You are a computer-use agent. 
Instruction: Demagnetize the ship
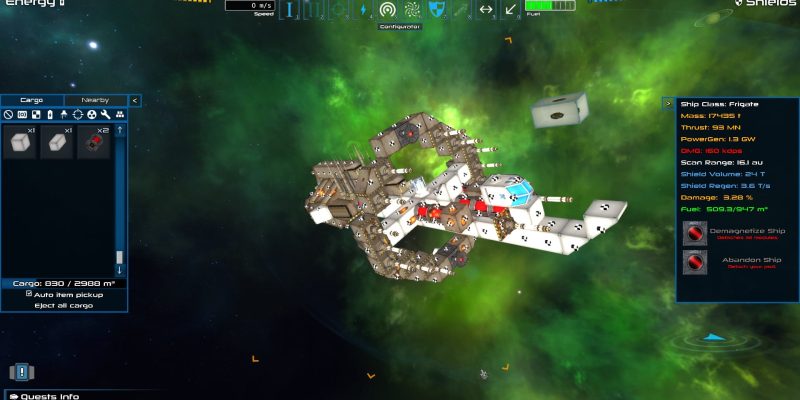click(695, 232)
